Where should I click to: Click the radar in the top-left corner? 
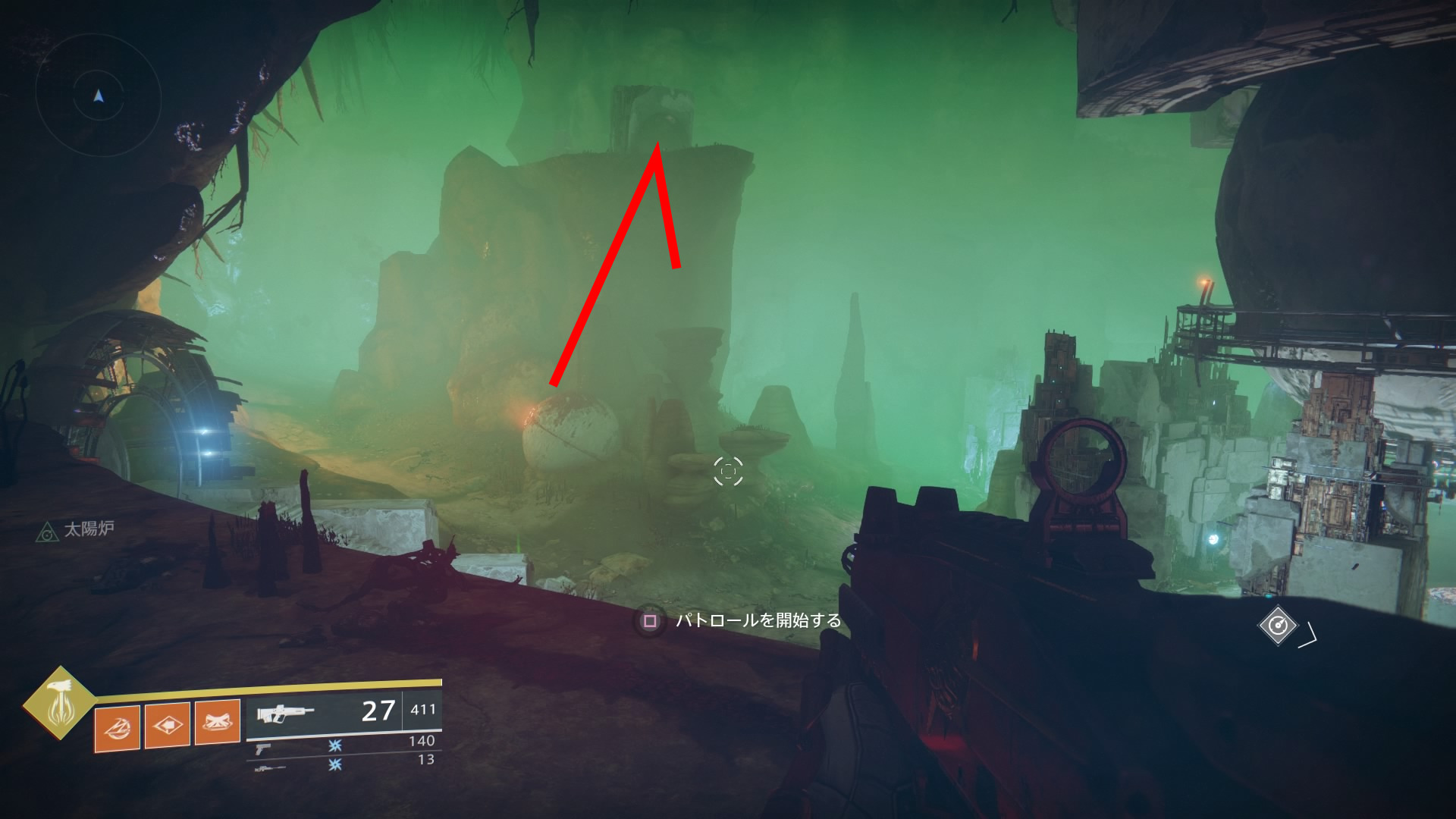(x=98, y=96)
